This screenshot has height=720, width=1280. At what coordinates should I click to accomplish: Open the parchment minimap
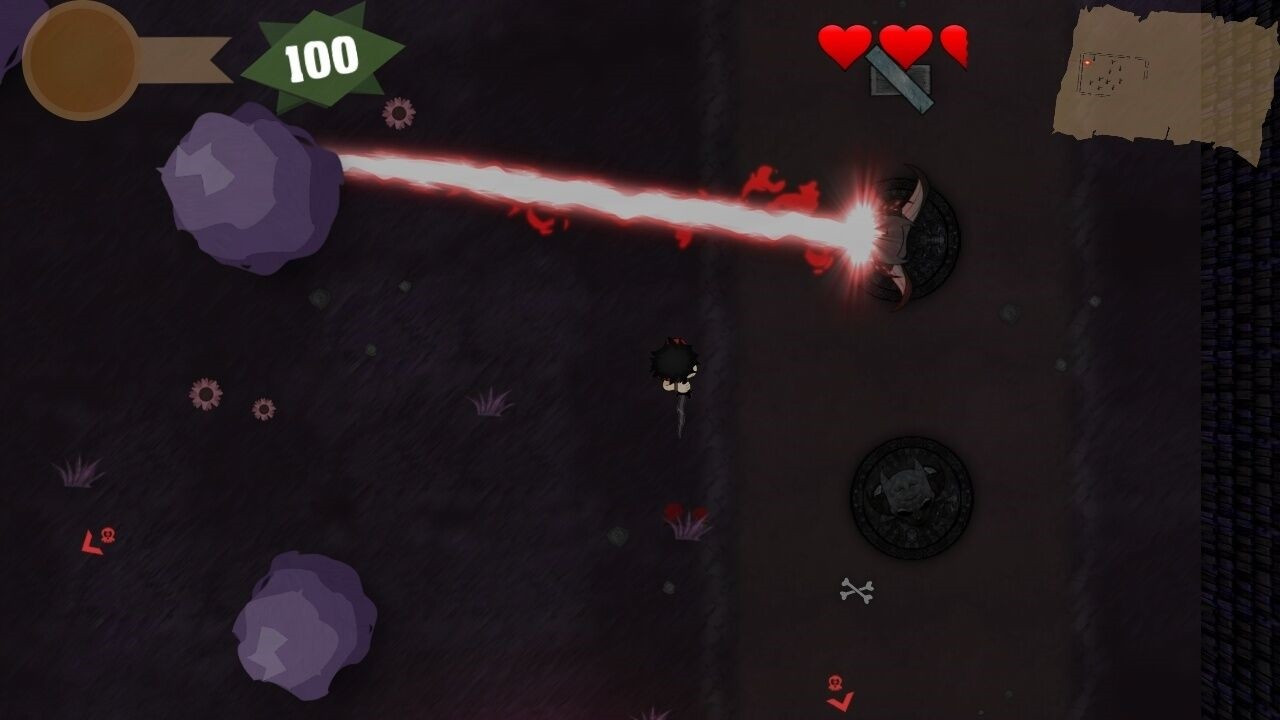tap(1165, 80)
